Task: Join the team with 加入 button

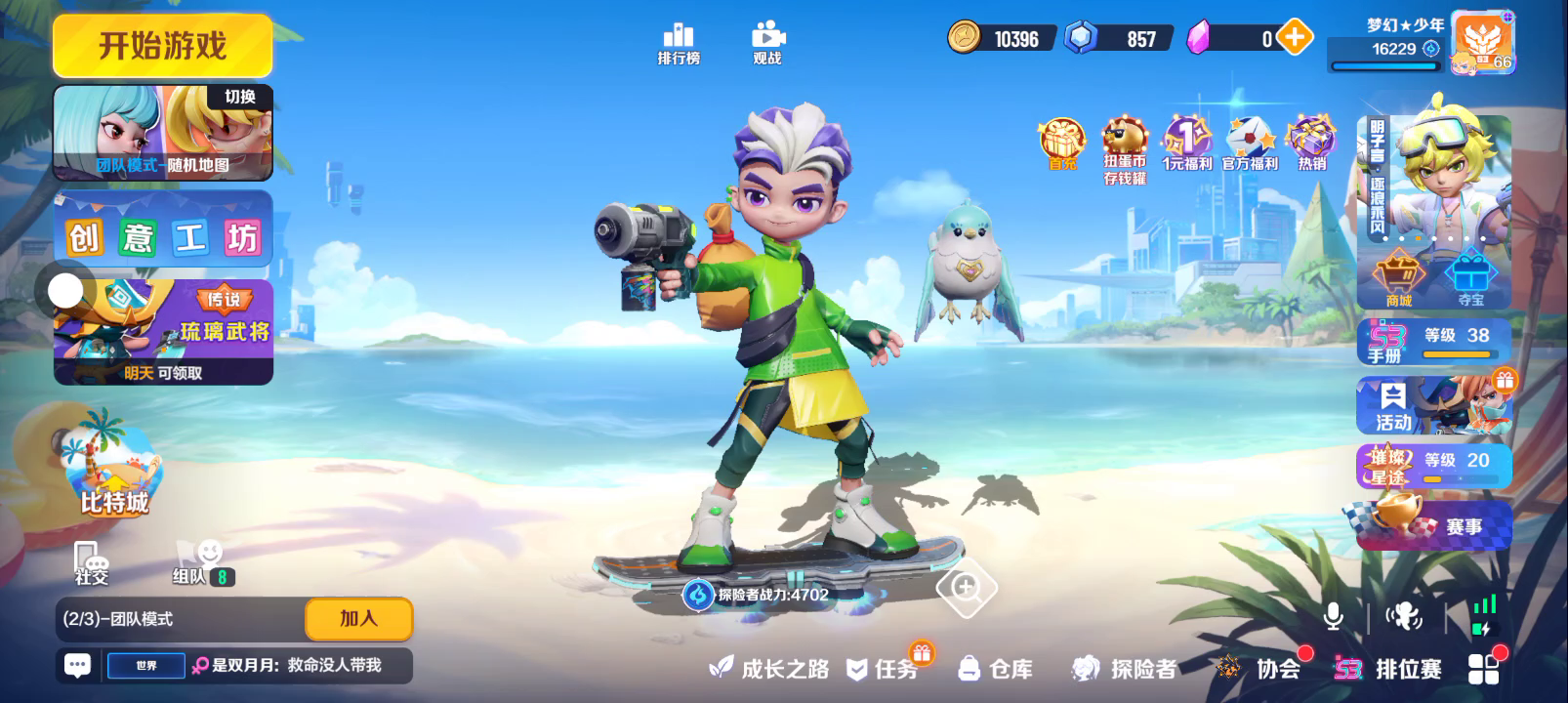Action: click(x=358, y=619)
